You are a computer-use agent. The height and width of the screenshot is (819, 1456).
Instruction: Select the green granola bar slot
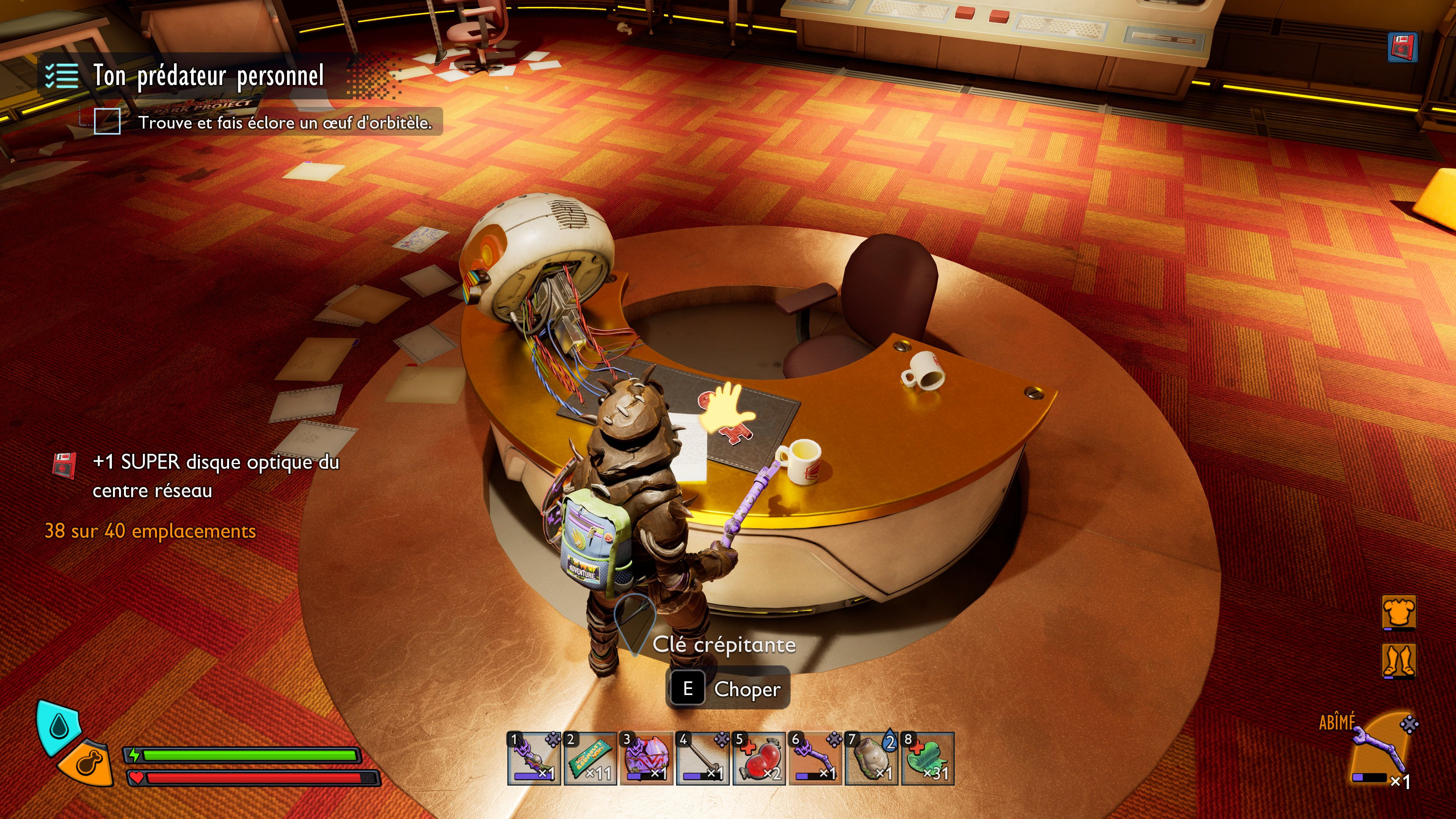click(x=590, y=758)
